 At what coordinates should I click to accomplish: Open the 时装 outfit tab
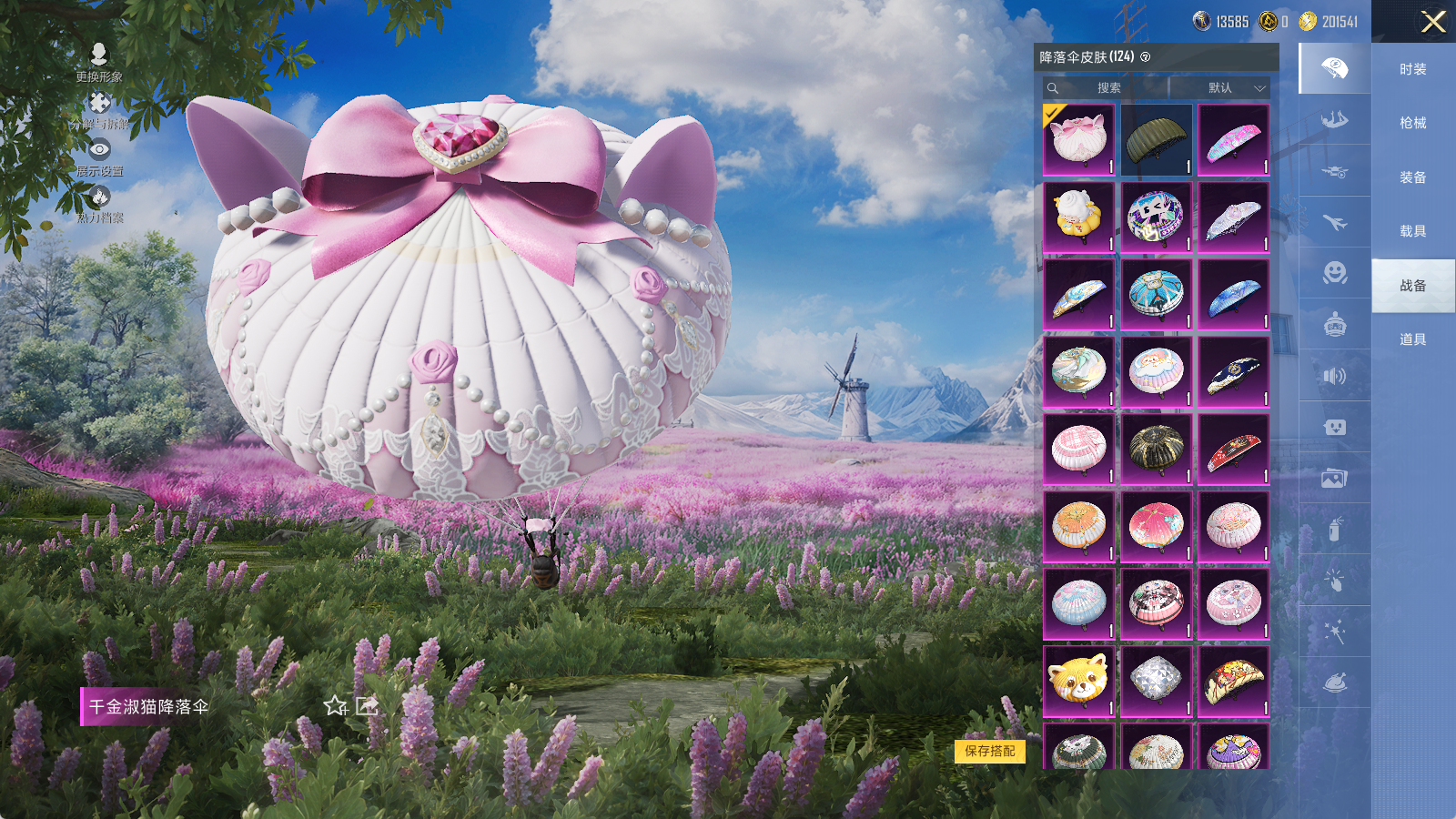1412,69
